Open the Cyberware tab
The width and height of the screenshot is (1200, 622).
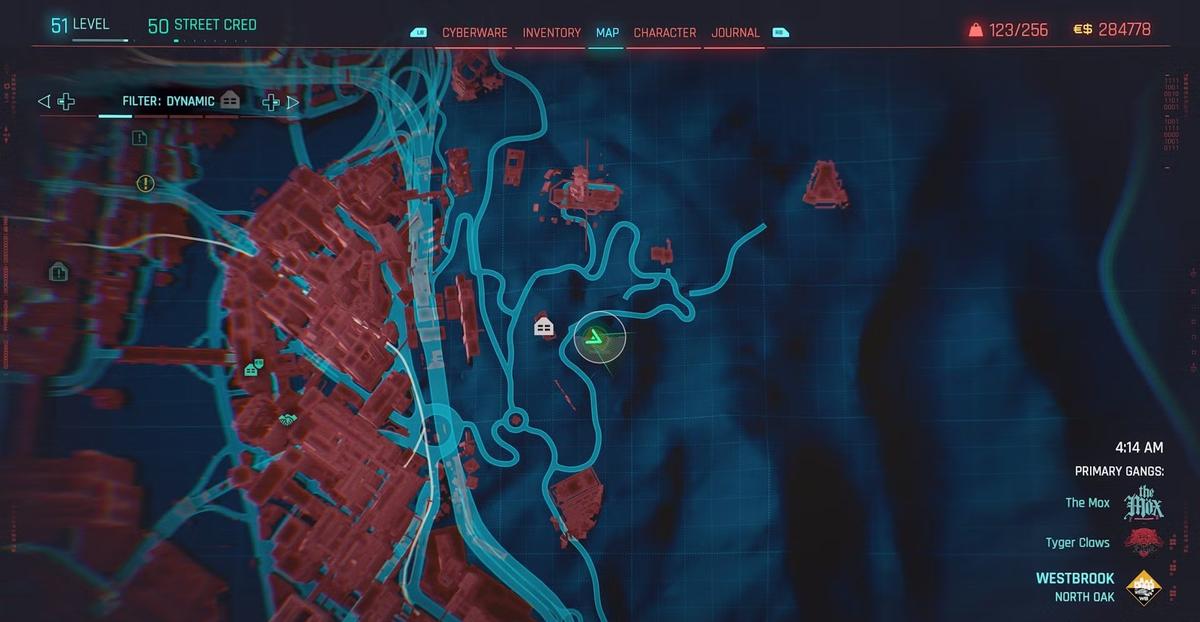(475, 33)
